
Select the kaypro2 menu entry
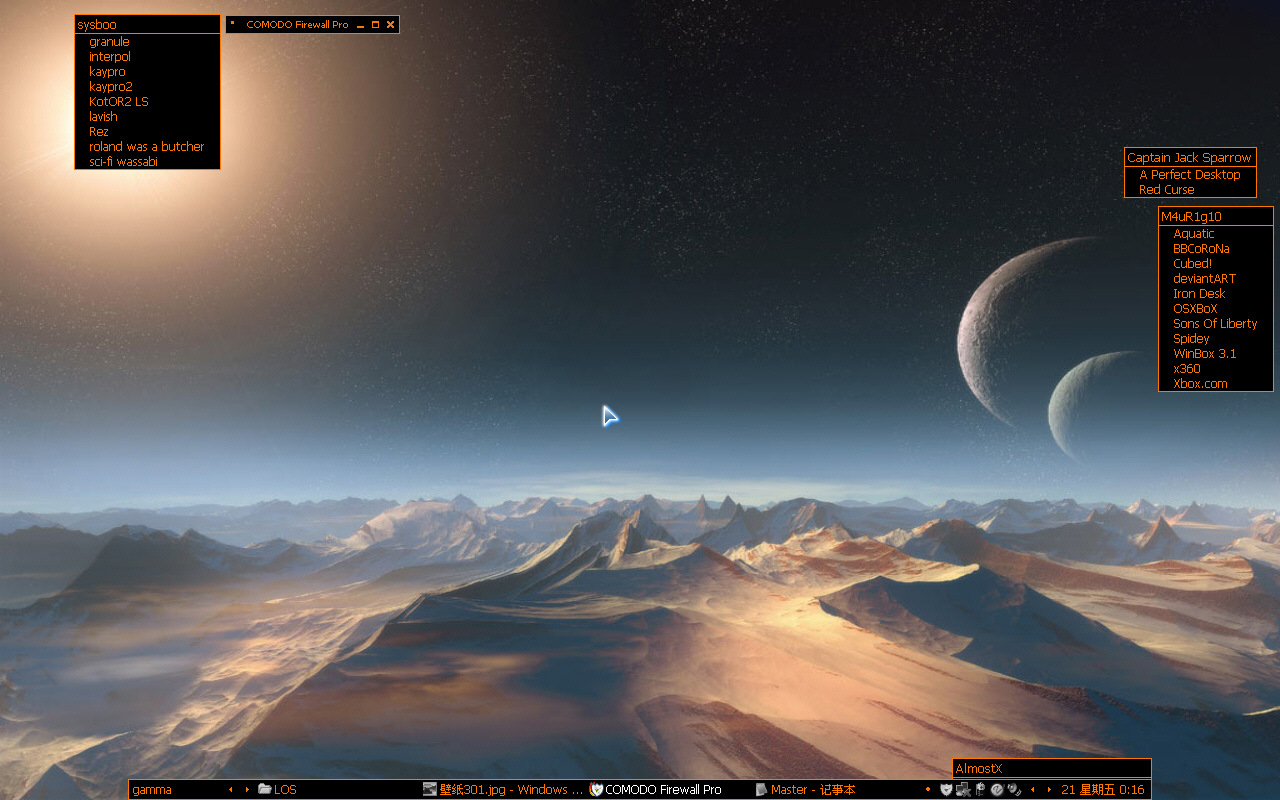tap(111, 87)
